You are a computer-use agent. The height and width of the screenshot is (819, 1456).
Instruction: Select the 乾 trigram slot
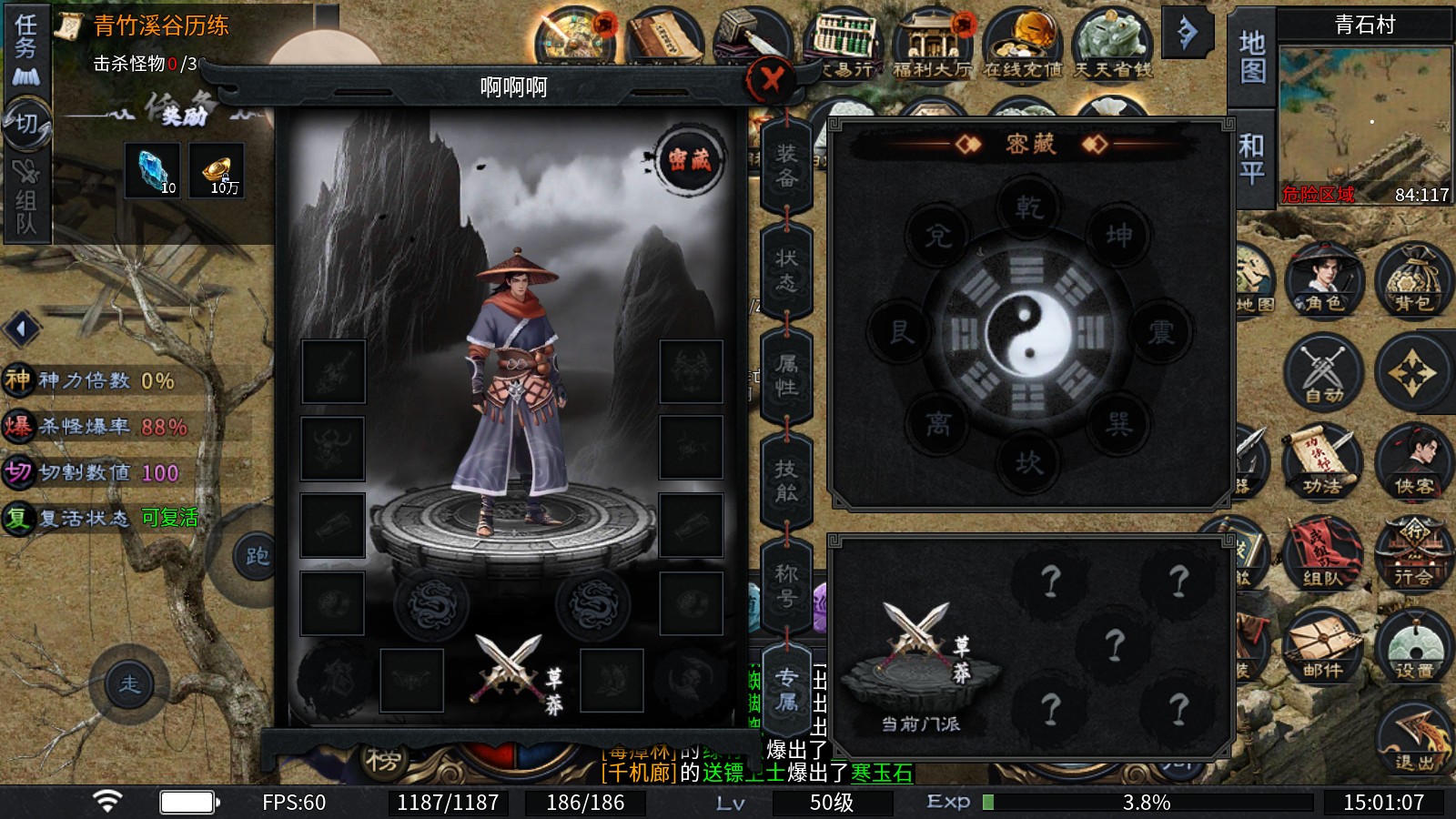coord(1028,207)
